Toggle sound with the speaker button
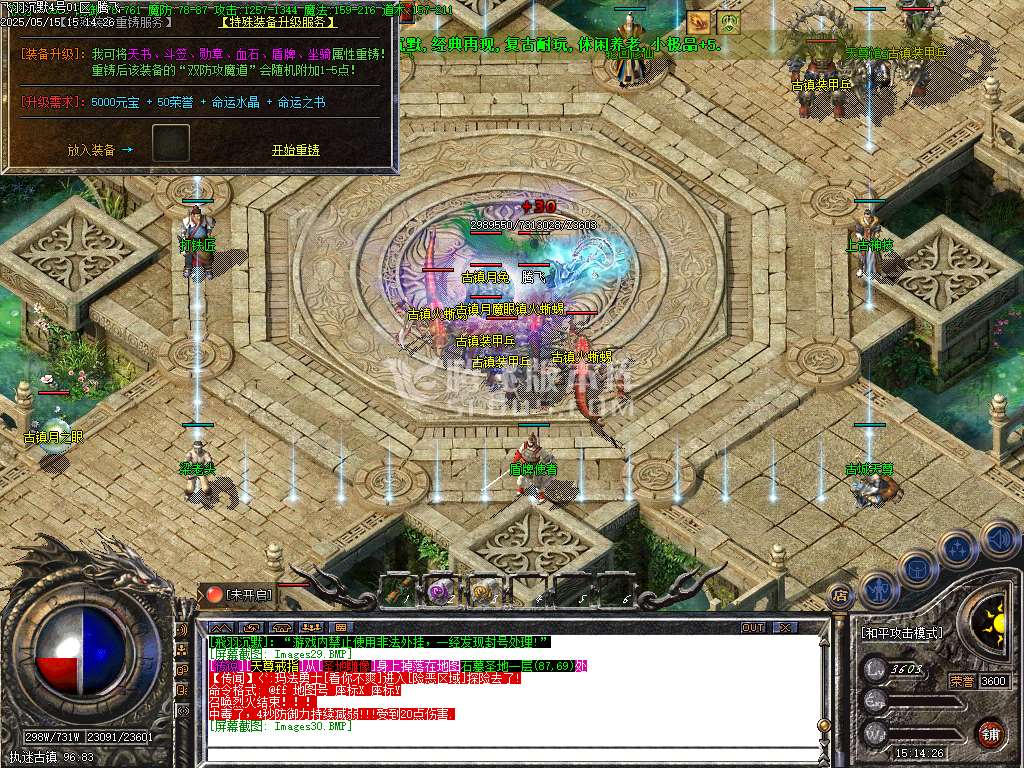Image resolution: width=1024 pixels, height=768 pixels. click(x=999, y=539)
